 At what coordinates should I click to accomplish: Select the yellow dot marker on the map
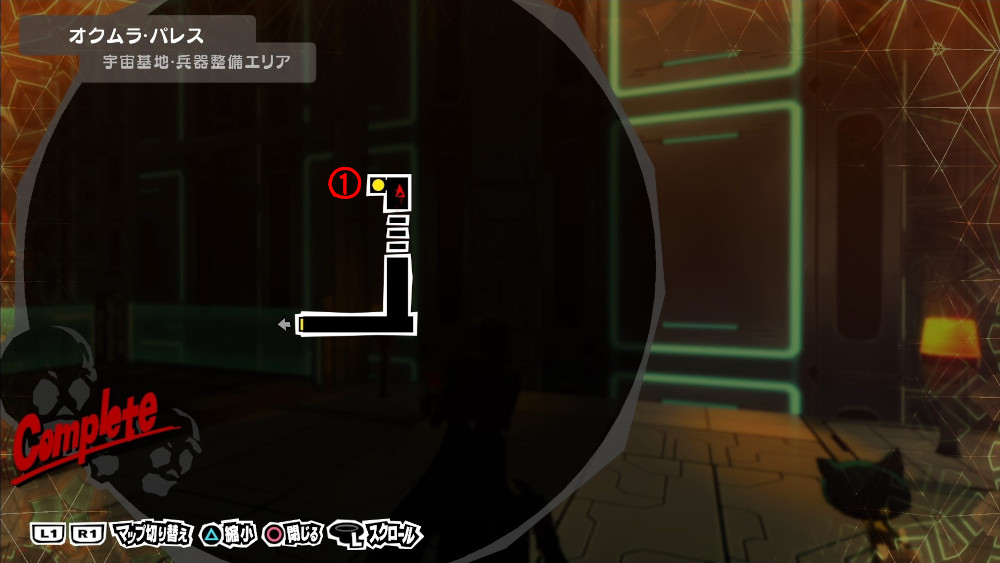[x=379, y=185]
